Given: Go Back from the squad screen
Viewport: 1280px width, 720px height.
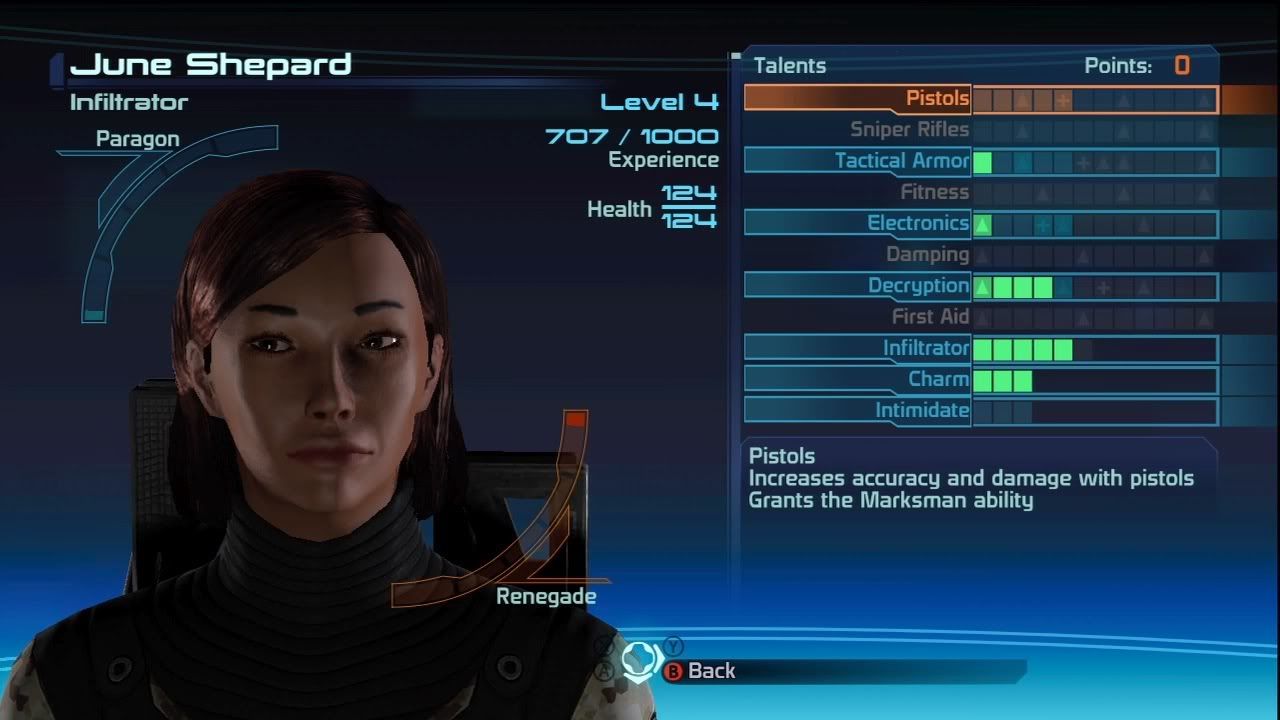Looking at the screenshot, I should point(700,671).
